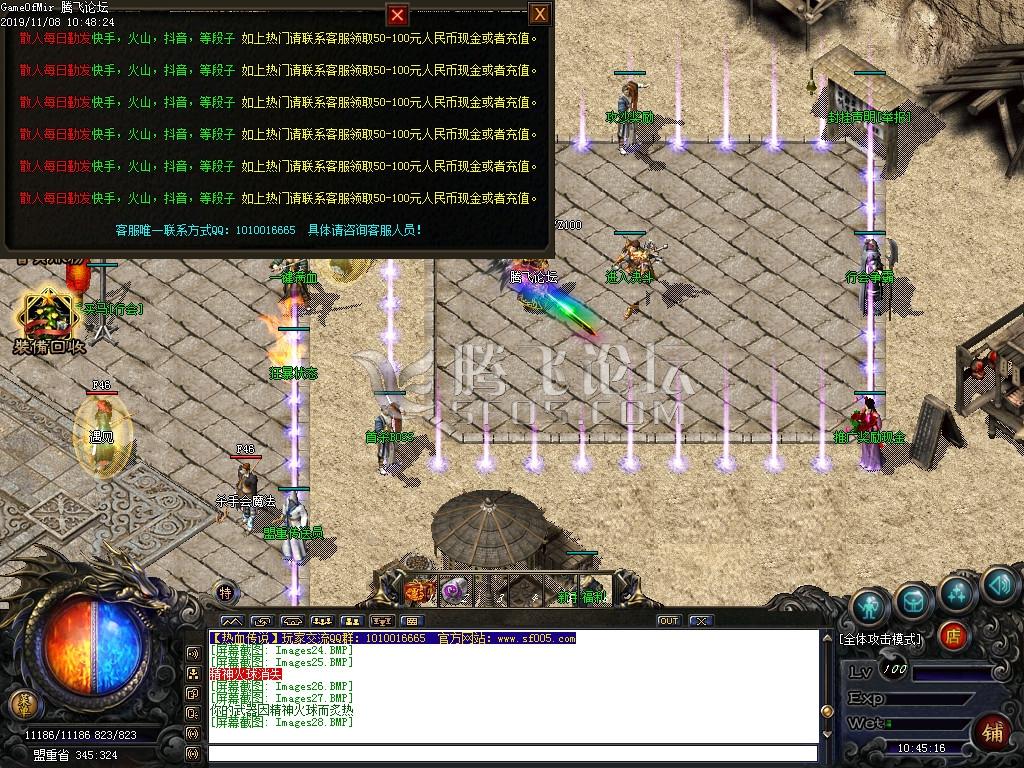This screenshot has height=768, width=1024.
Task: Click the brown X button at the panel corner
Action: (539, 14)
